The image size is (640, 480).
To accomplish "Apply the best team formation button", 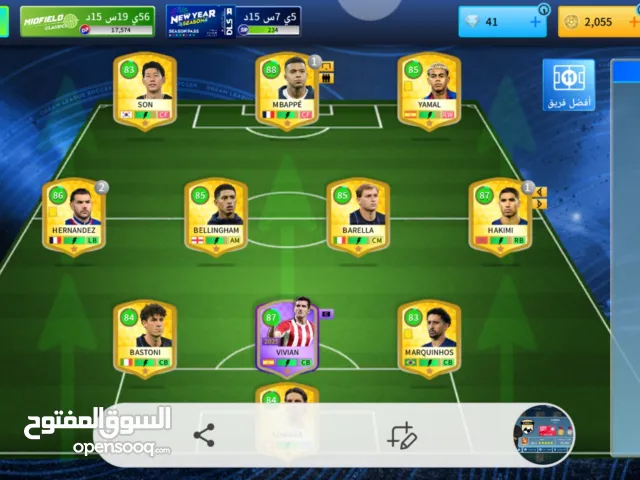I will 568,86.
